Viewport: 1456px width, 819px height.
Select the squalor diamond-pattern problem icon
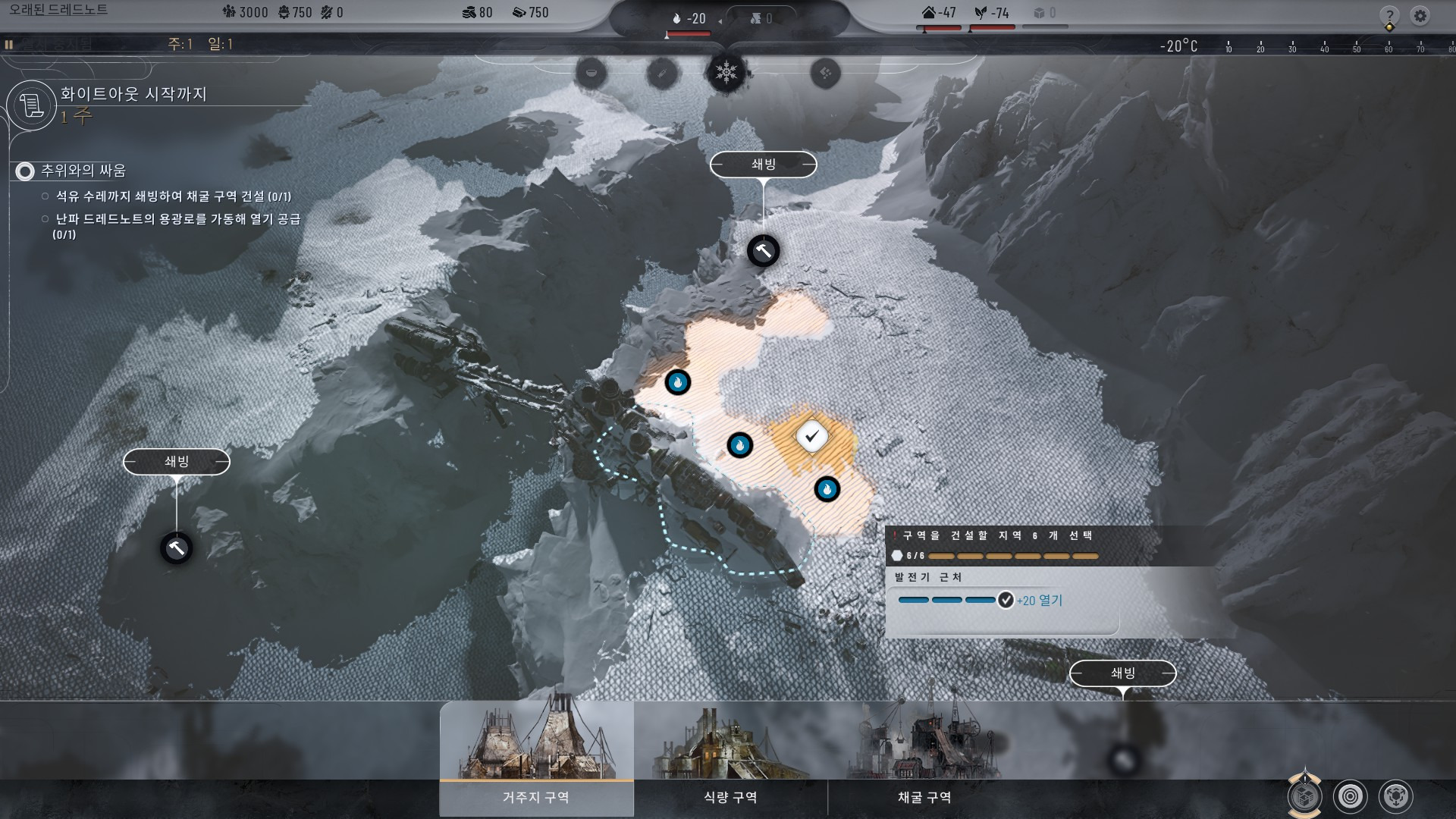825,74
